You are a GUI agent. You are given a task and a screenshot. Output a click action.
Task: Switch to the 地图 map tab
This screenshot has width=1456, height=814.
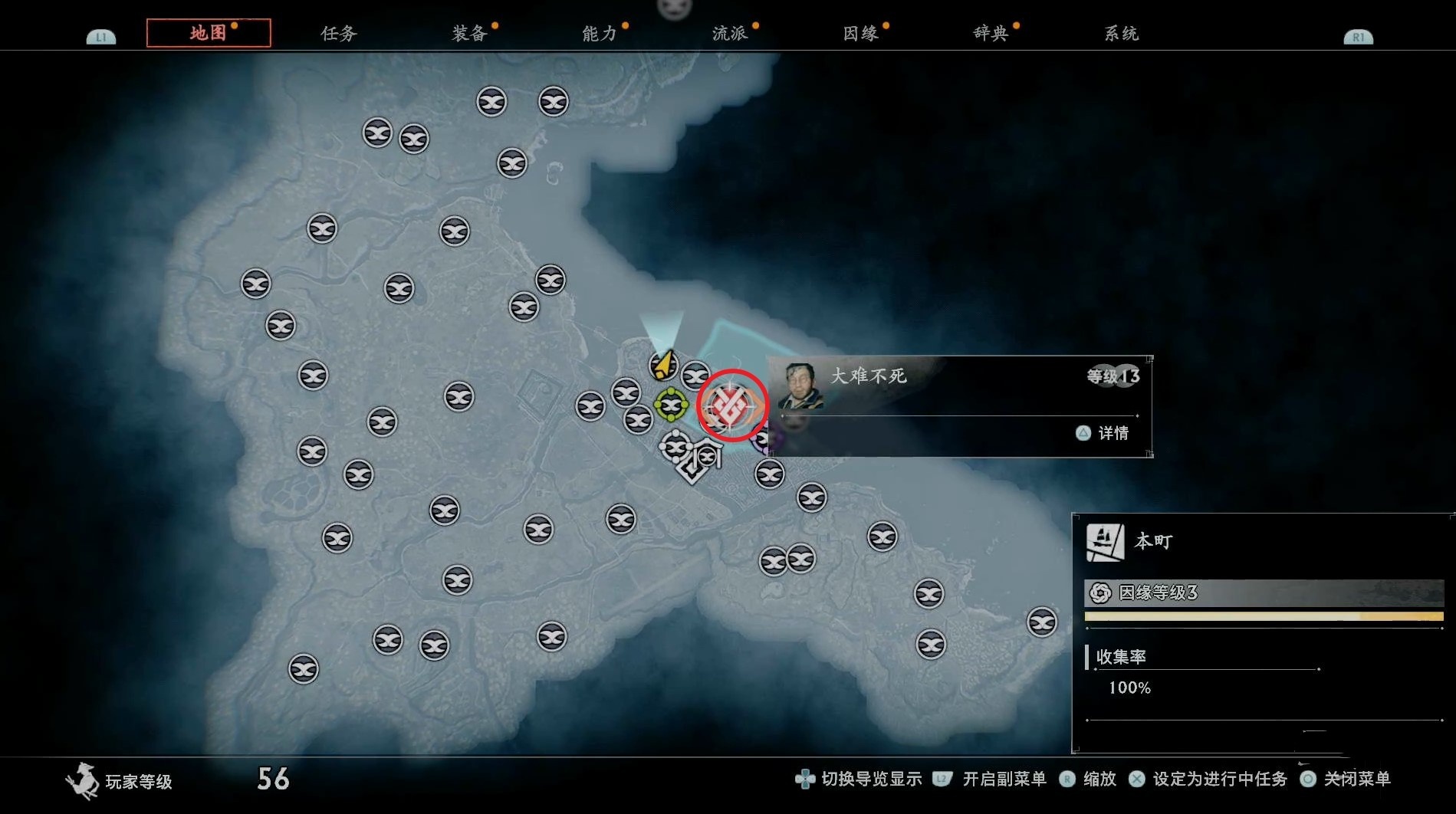click(x=208, y=33)
